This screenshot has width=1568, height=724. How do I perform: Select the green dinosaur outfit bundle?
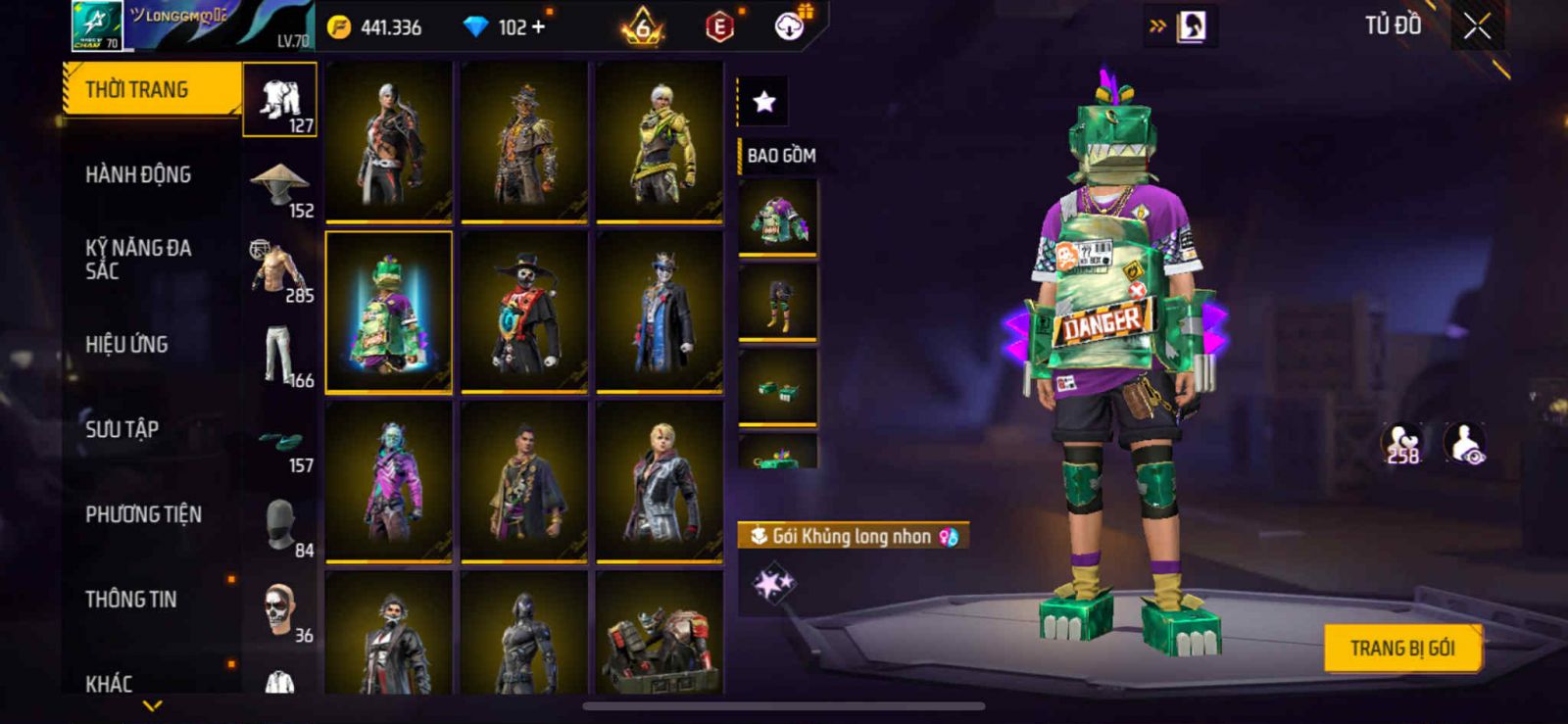click(x=389, y=312)
